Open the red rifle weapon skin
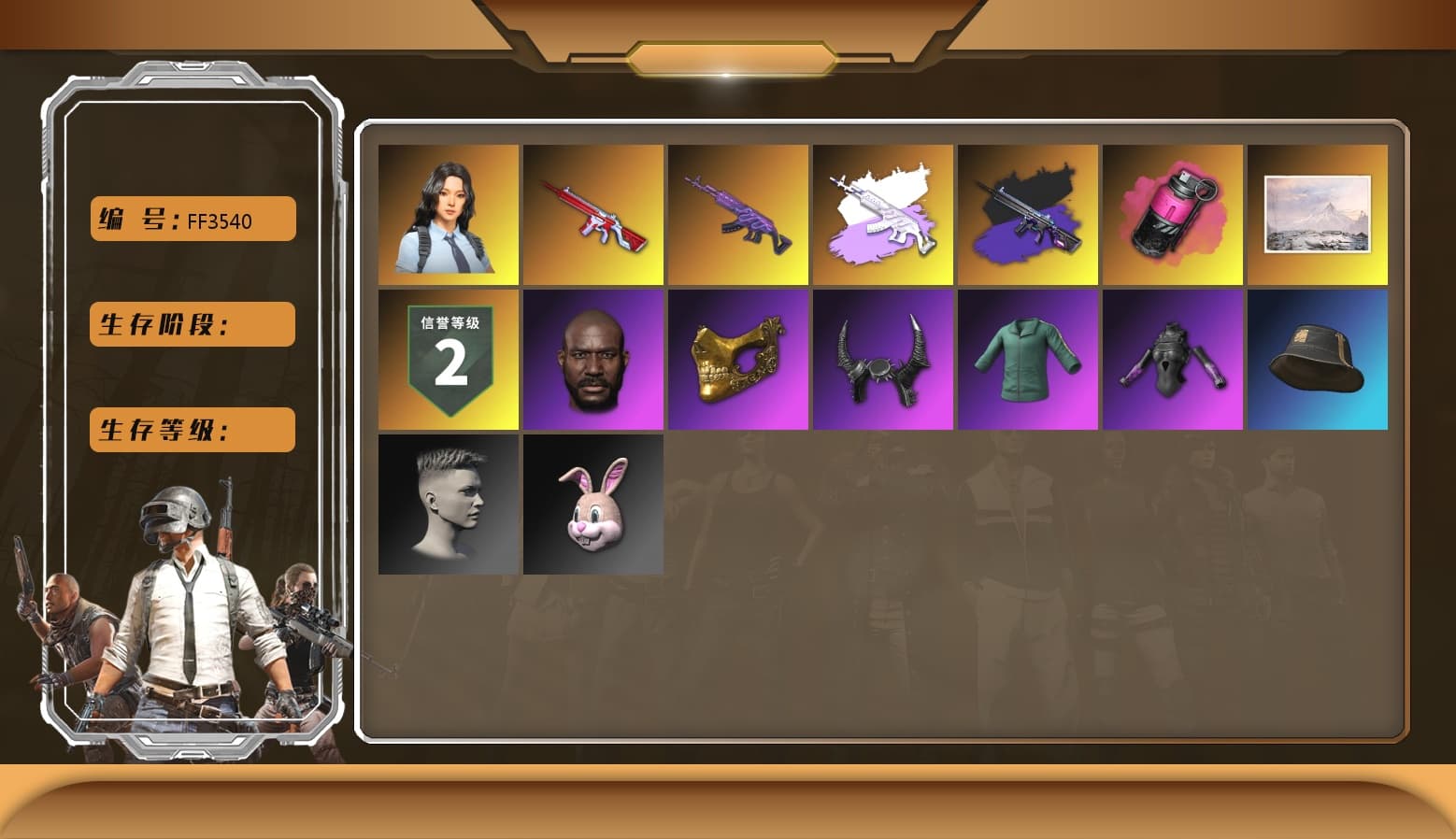Viewport: 1456px width, 839px height. 592,214
